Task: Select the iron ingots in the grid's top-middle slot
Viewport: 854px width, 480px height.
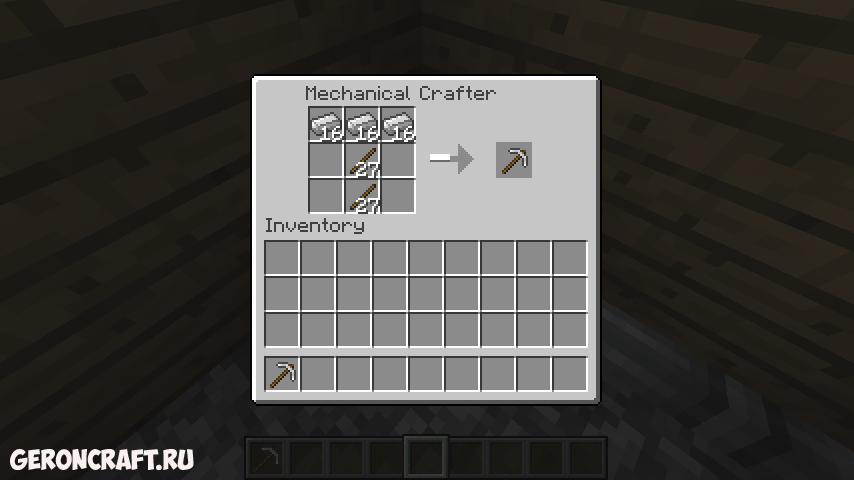Action: click(362, 125)
